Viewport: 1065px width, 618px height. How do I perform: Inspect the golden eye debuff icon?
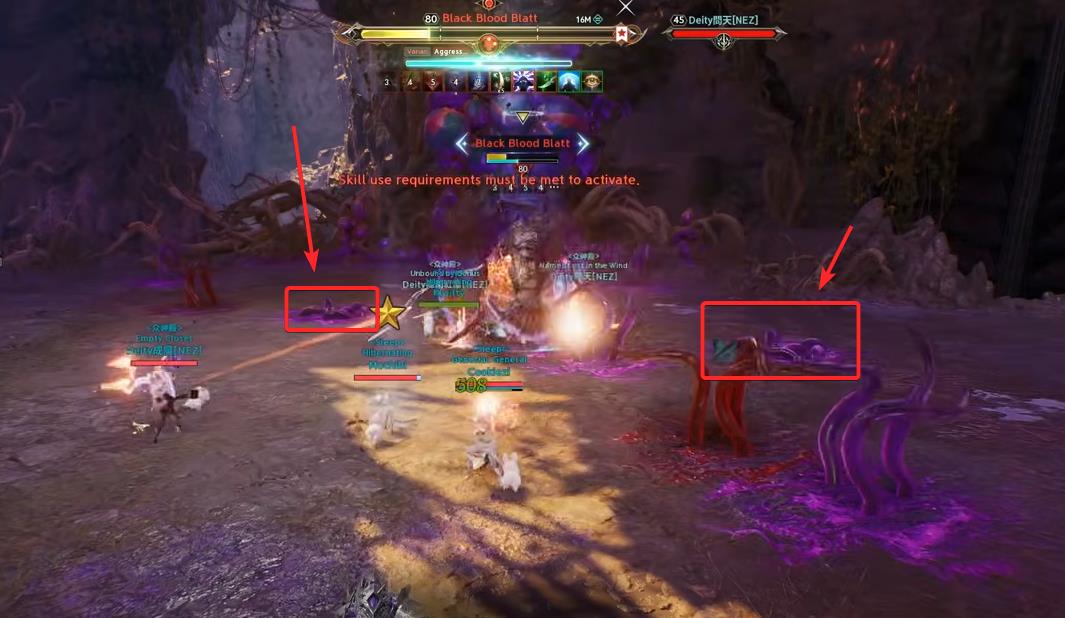coord(592,81)
